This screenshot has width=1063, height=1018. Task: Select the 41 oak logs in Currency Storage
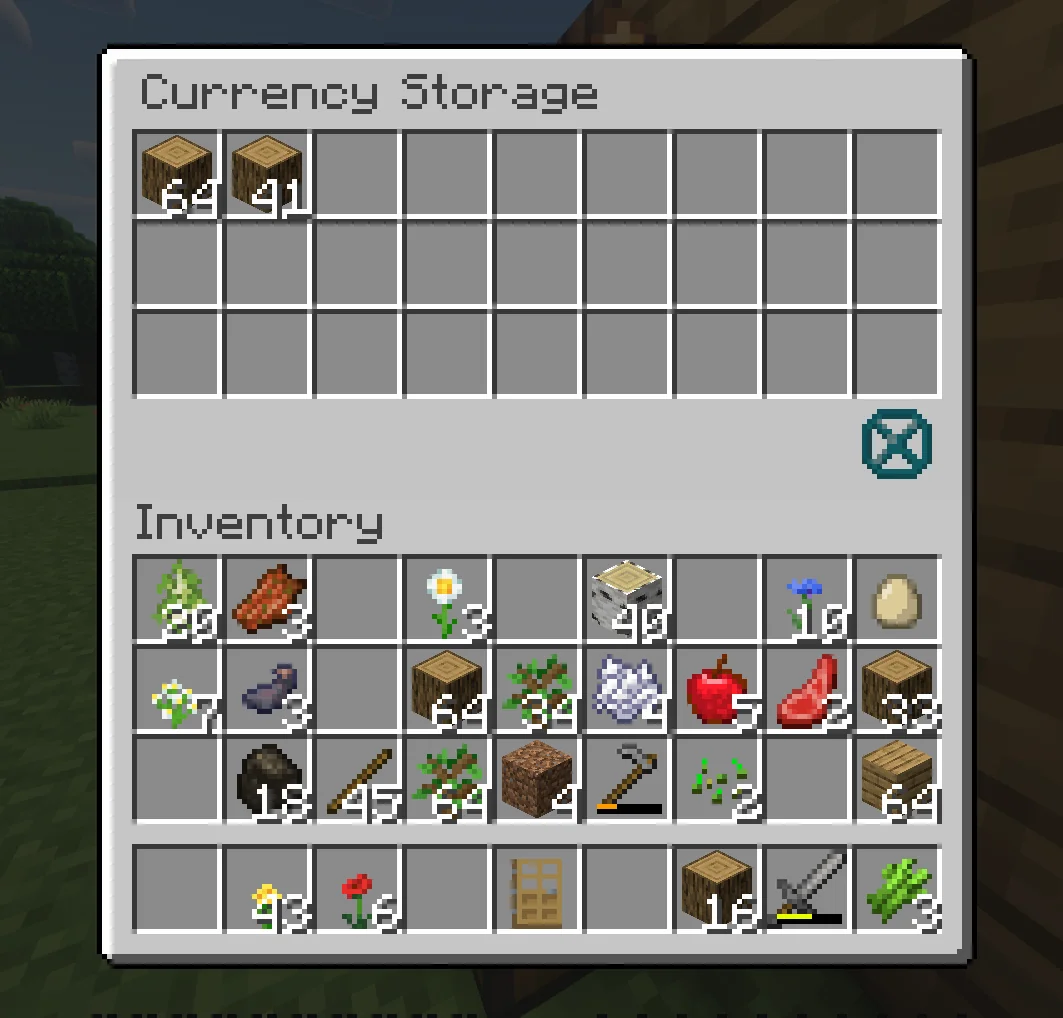click(267, 174)
